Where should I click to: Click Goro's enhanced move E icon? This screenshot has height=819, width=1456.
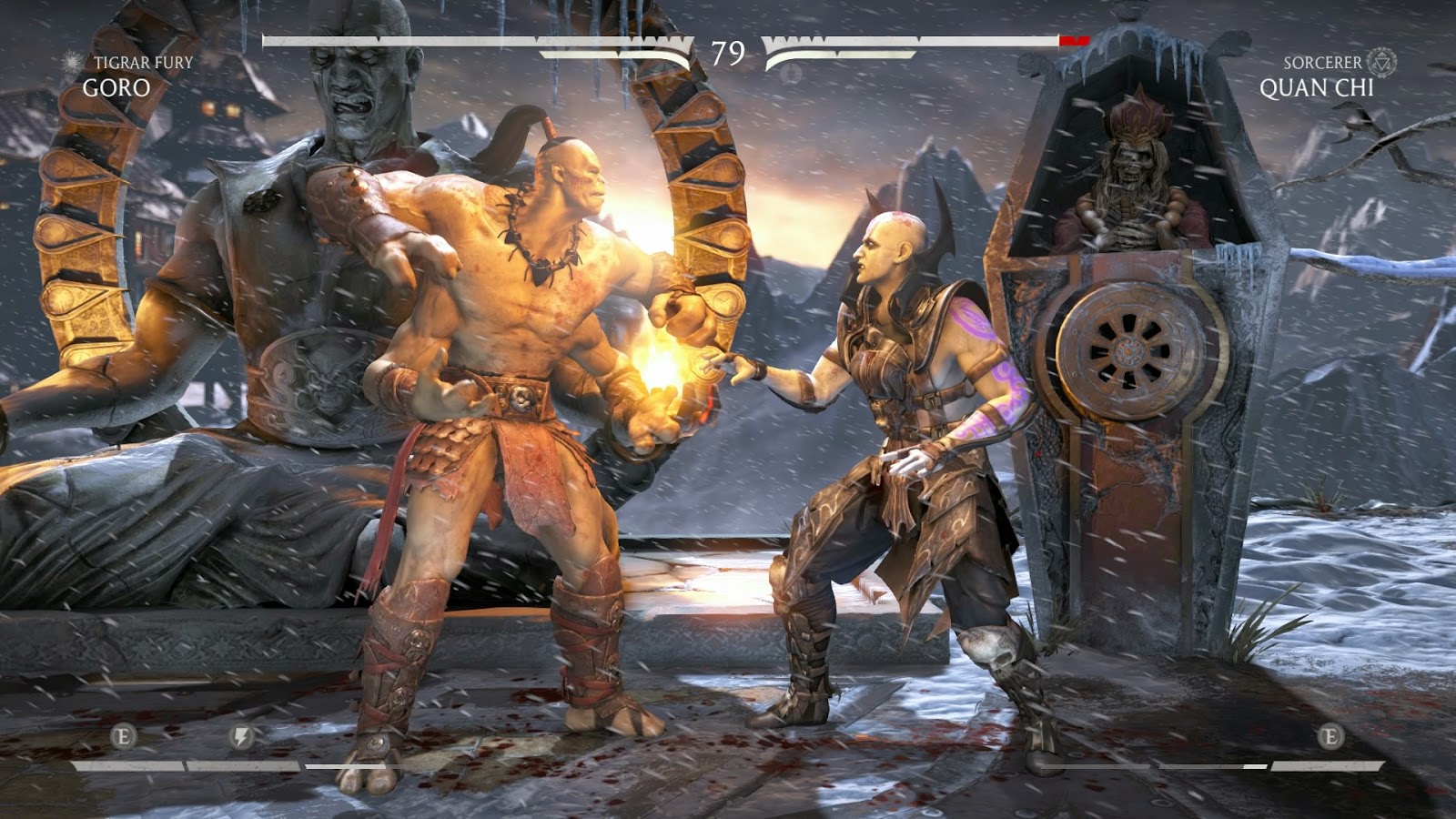point(123,736)
